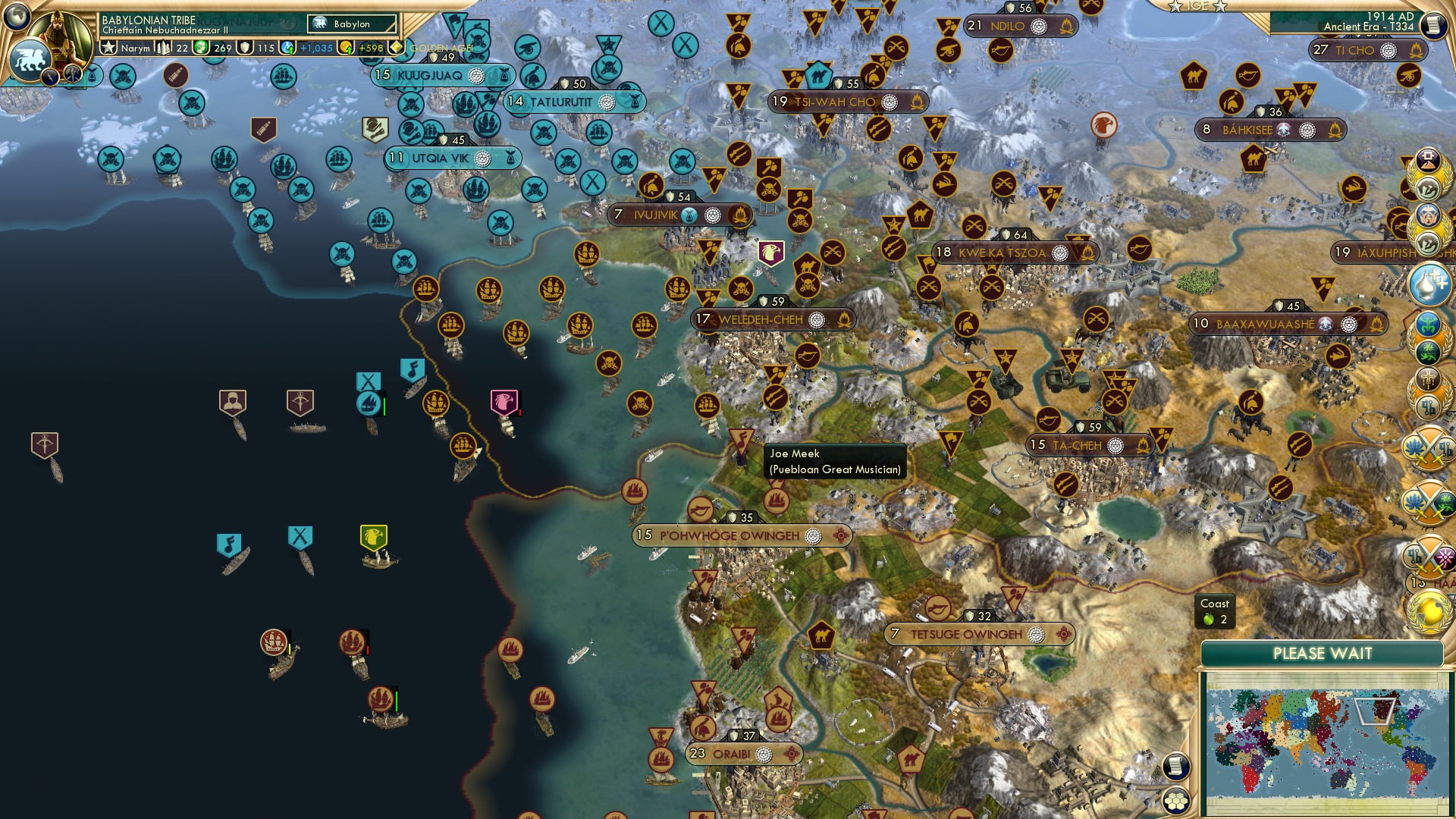Click the green happiness face icon in top bar
1456x819 pixels.
201,48
